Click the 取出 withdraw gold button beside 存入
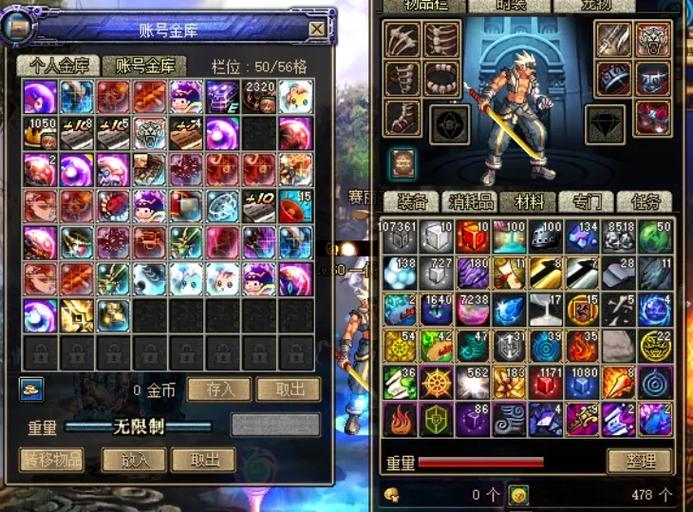Screen dimensions: 693x512 coord(287,389)
